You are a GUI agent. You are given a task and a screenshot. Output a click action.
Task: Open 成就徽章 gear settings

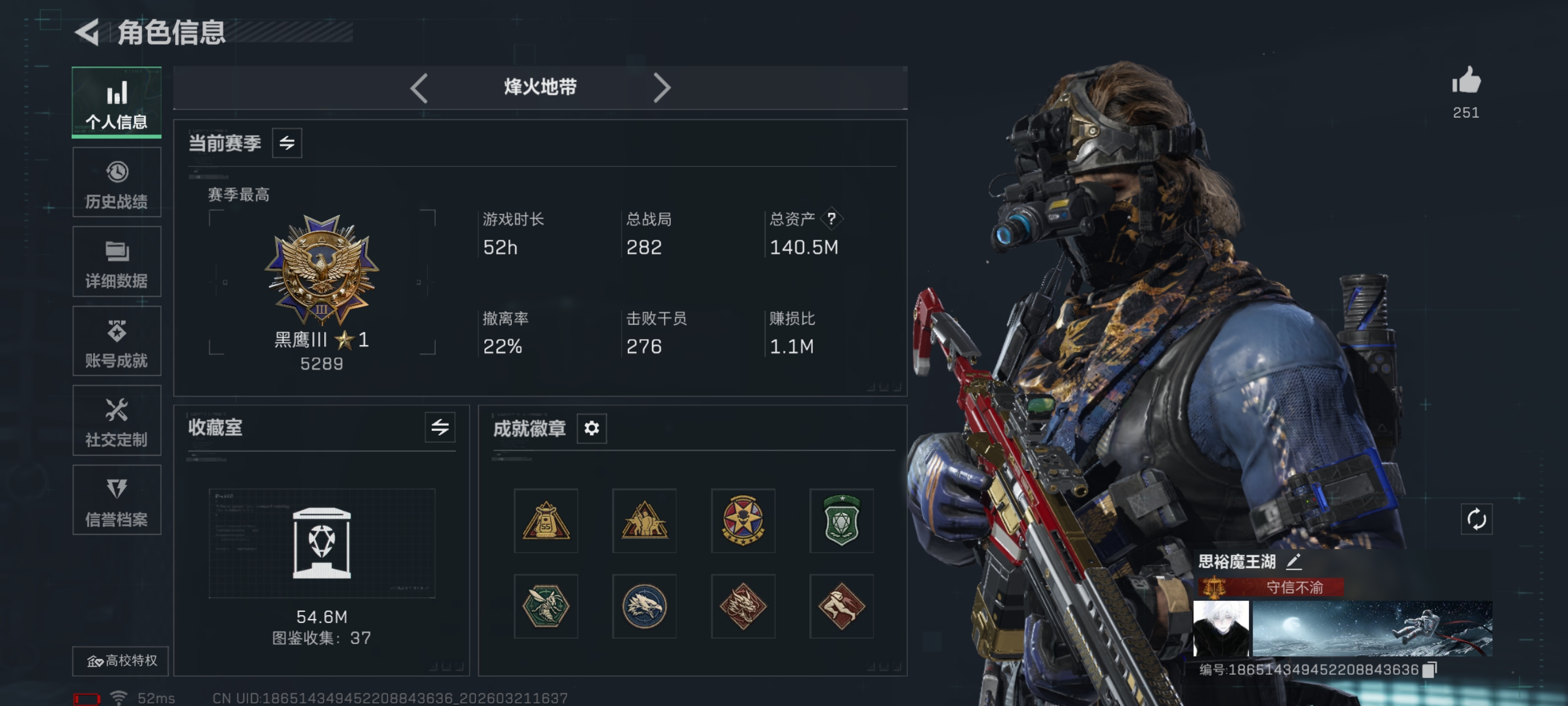coord(591,428)
